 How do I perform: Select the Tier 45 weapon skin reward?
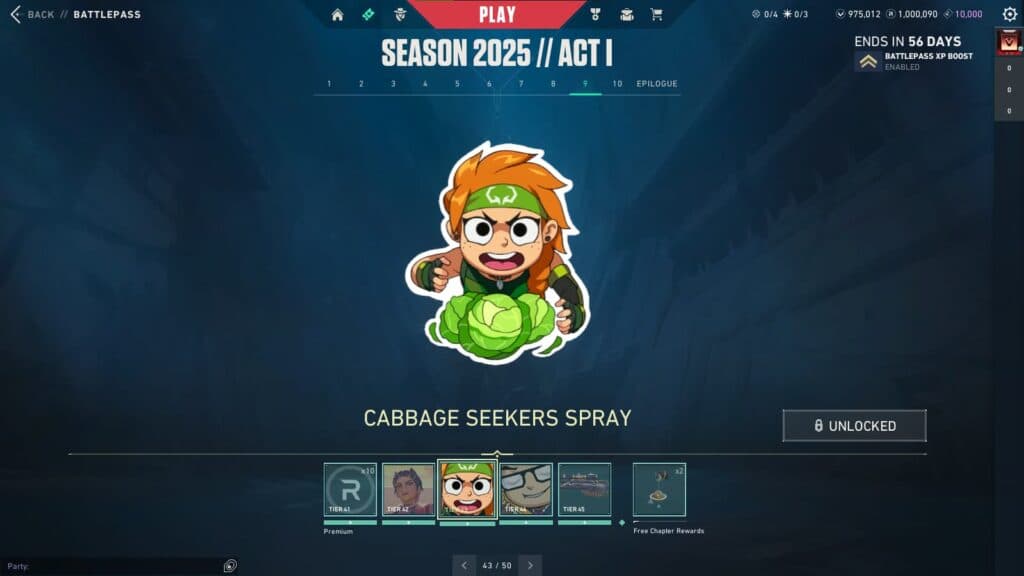coord(584,489)
